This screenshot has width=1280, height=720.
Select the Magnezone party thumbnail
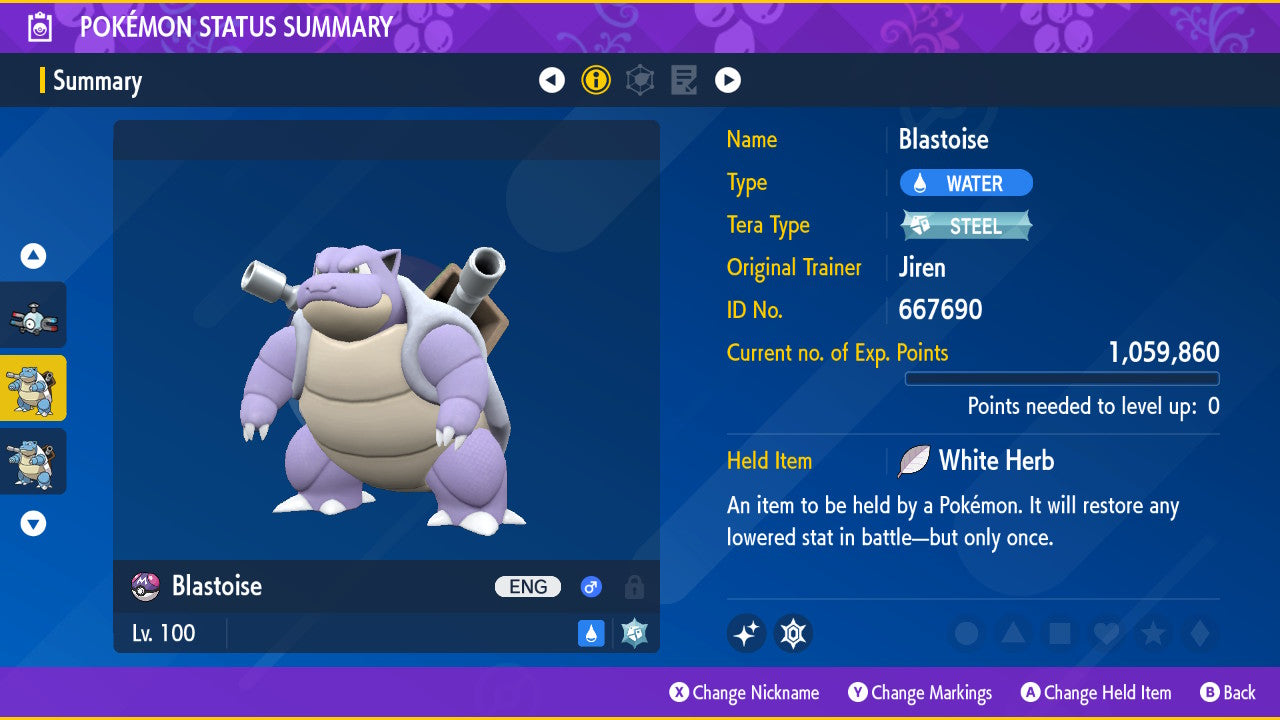pyautogui.click(x=33, y=315)
